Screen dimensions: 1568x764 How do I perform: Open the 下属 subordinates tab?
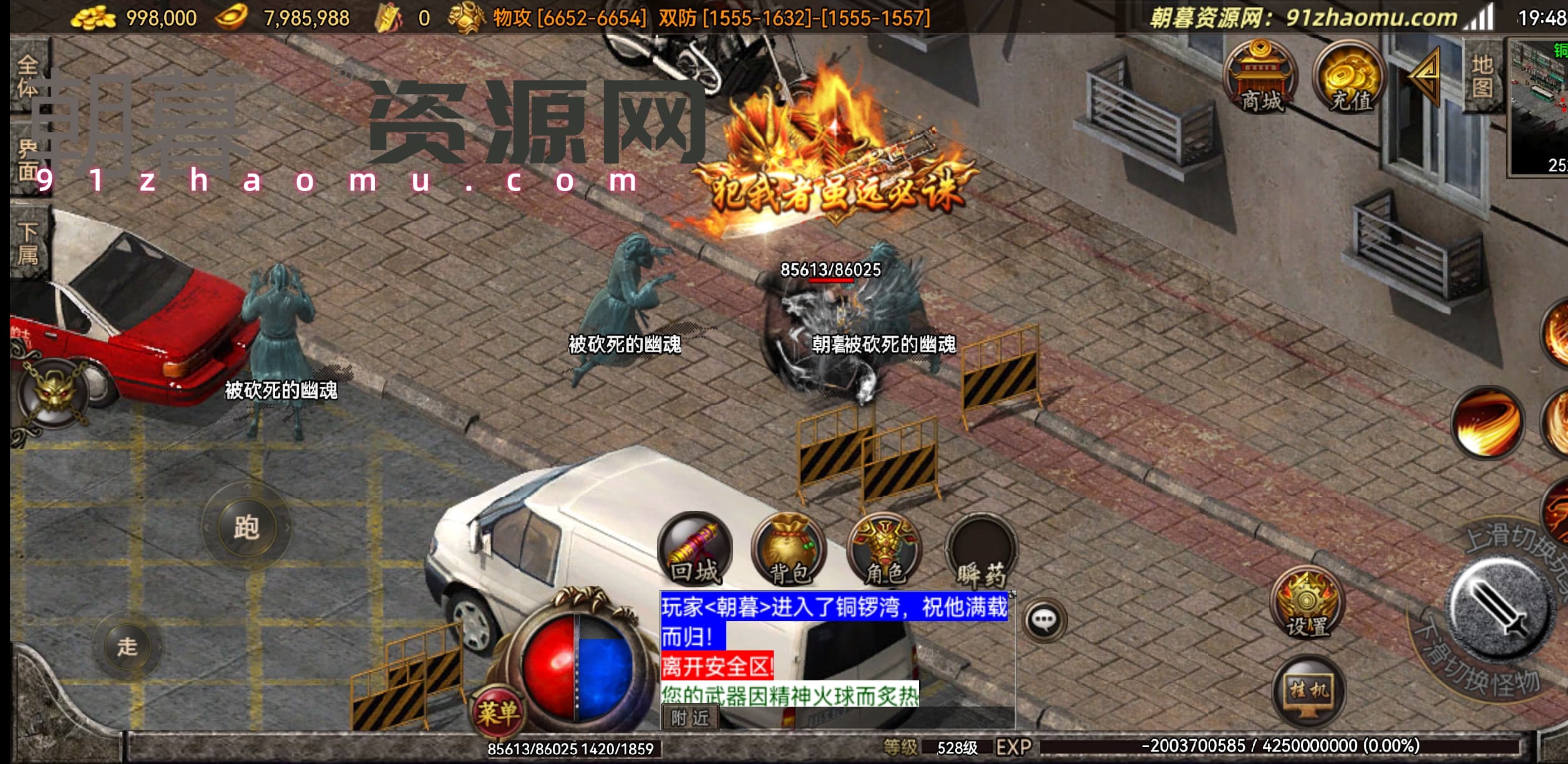(x=28, y=243)
